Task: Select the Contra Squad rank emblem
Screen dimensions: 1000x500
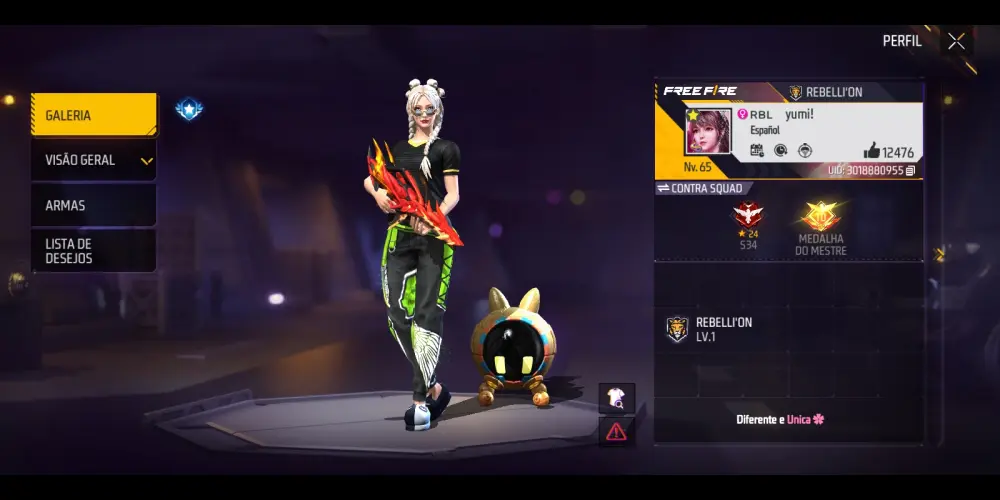Action: click(748, 214)
